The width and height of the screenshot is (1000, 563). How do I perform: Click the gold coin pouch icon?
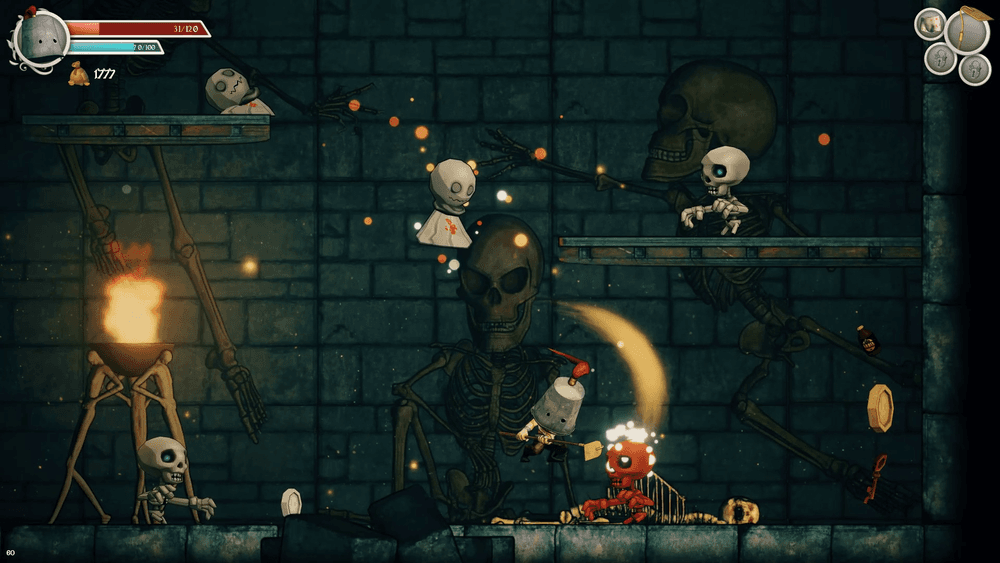coord(78,74)
